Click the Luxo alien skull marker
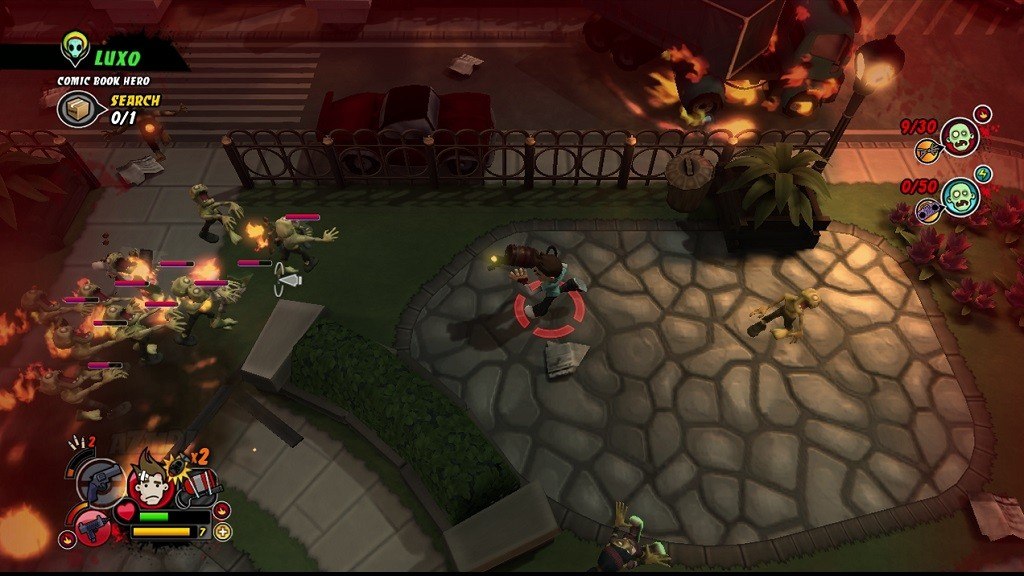The height and width of the screenshot is (576, 1024). pos(75,47)
